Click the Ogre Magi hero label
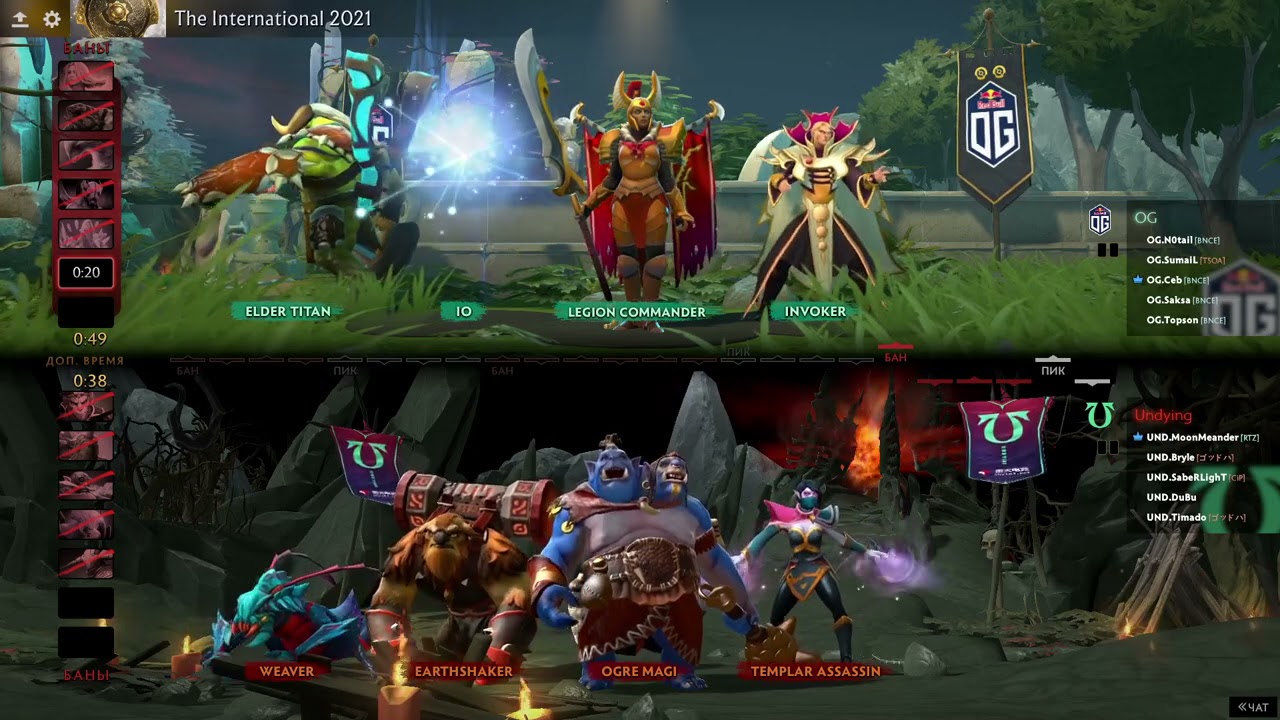Image resolution: width=1280 pixels, height=720 pixels. pyautogui.click(x=639, y=671)
